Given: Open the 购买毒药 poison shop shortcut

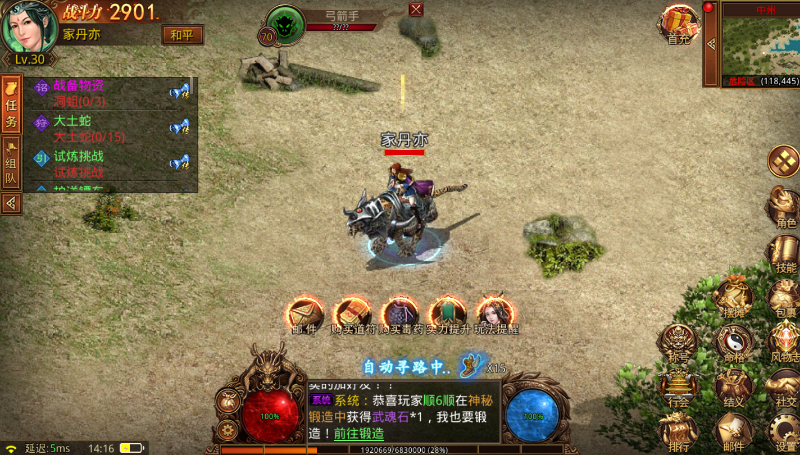Looking at the screenshot, I should pos(398,315).
